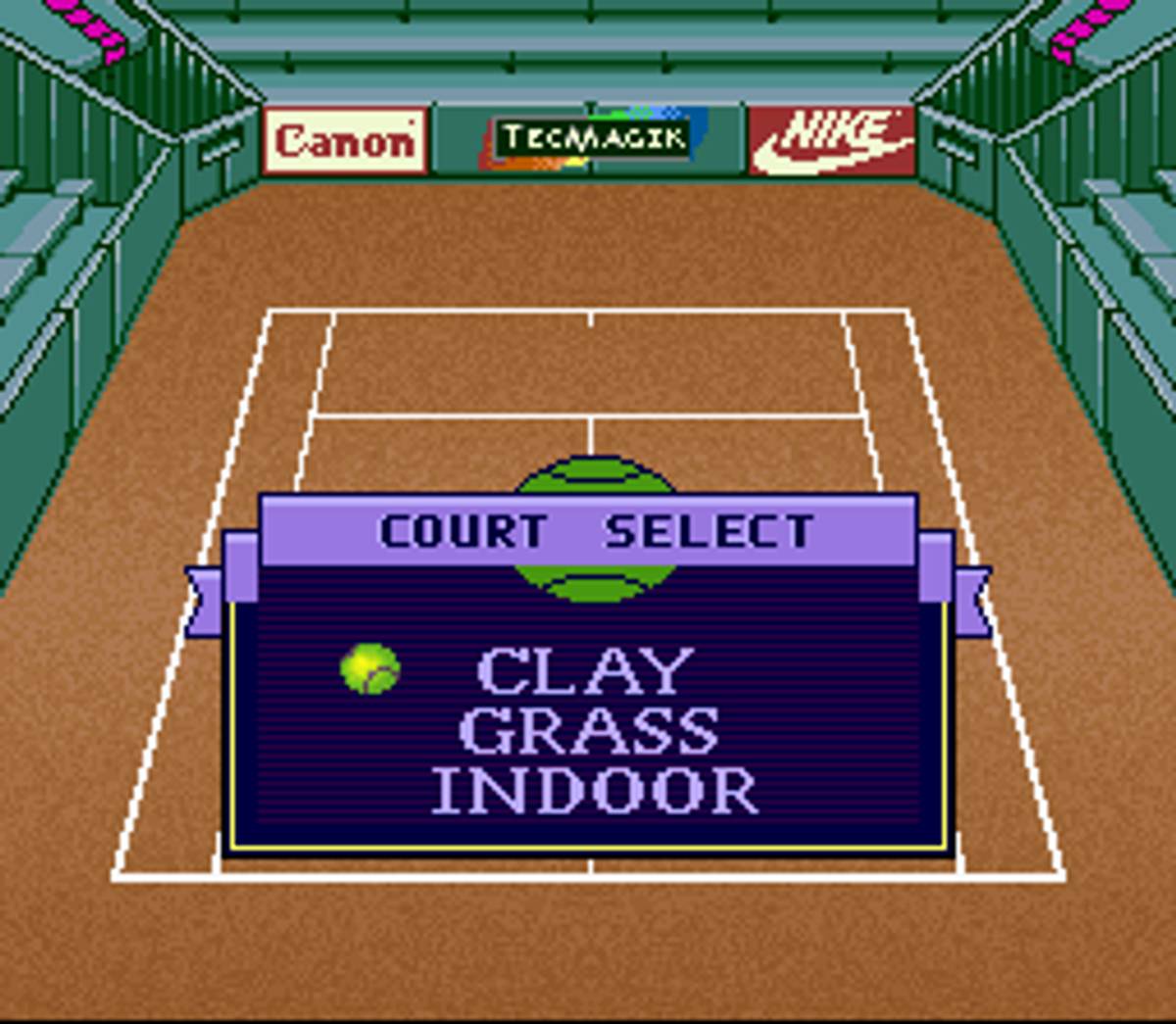The image size is (1176, 1024).
Task: Choose the GRASS court option
Action: pyautogui.click(x=589, y=731)
